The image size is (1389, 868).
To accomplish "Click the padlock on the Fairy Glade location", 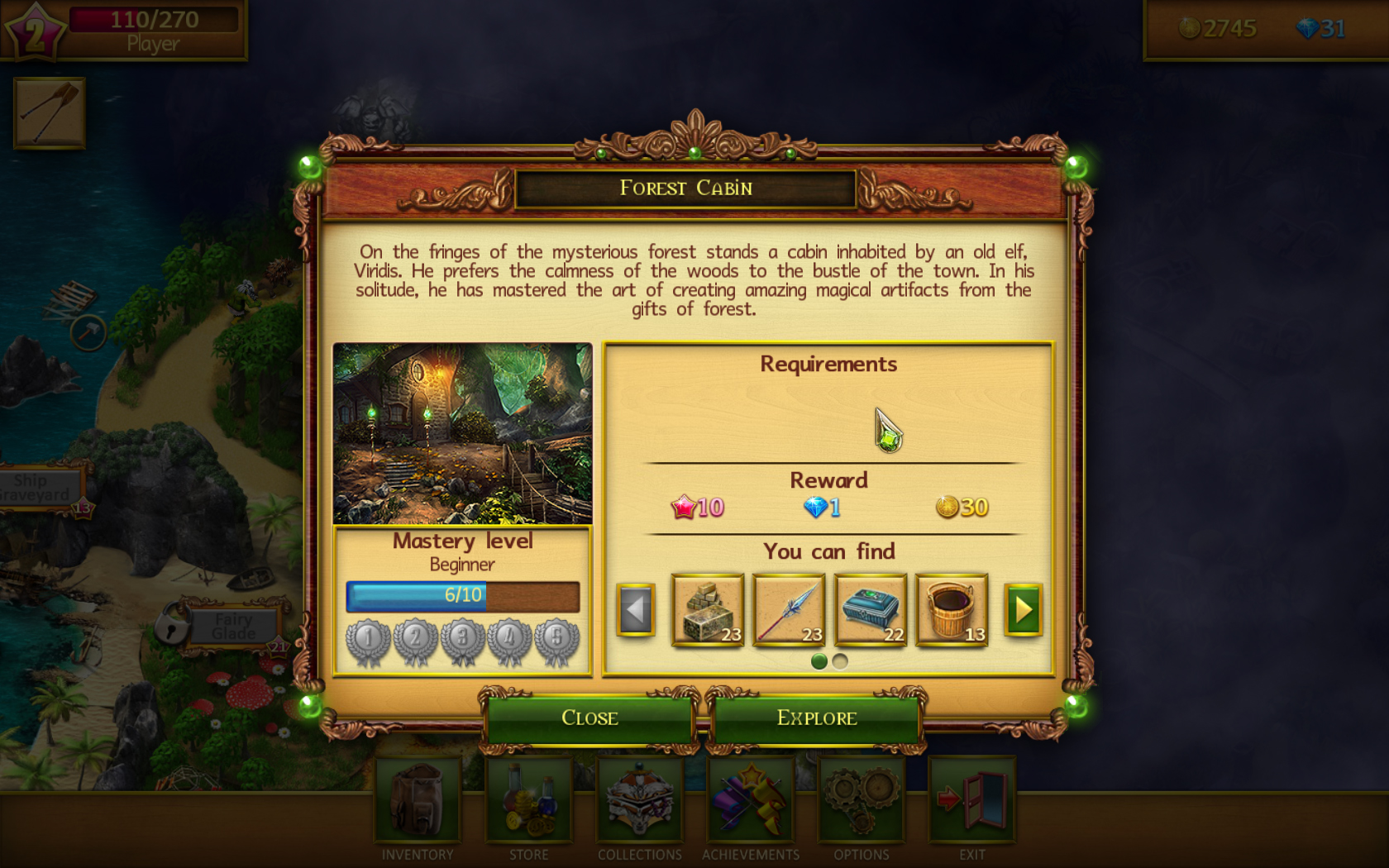I will click(170, 624).
